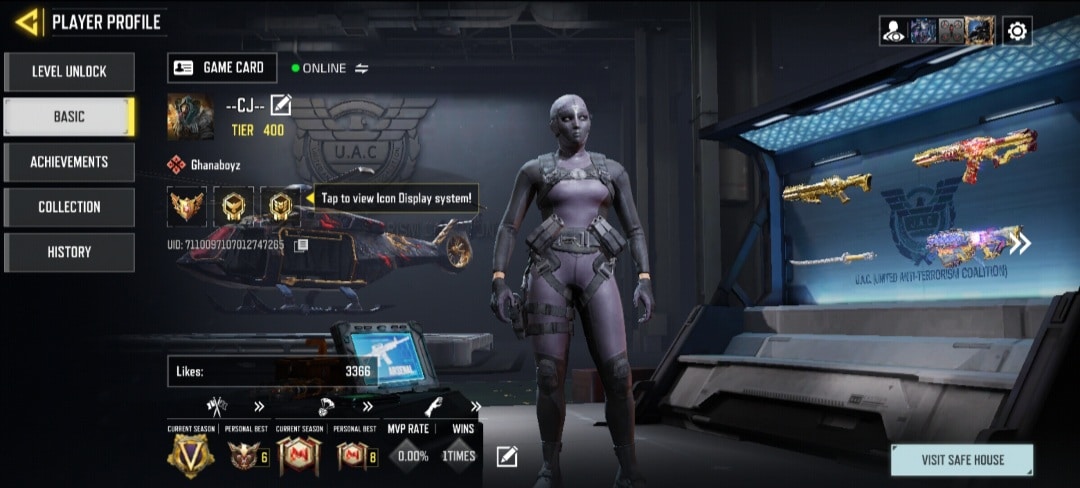Visit Safe House
Screen dimensions: 1080x488
pyautogui.click(x=962, y=460)
